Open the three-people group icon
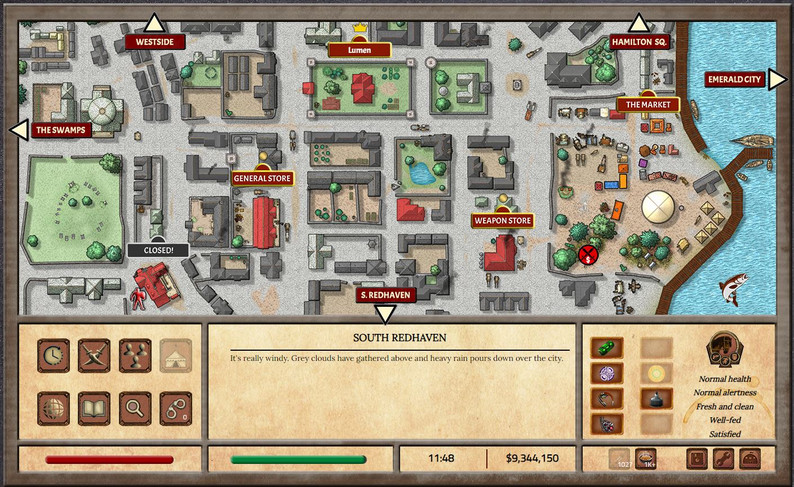The image size is (794, 487). tap(133, 355)
